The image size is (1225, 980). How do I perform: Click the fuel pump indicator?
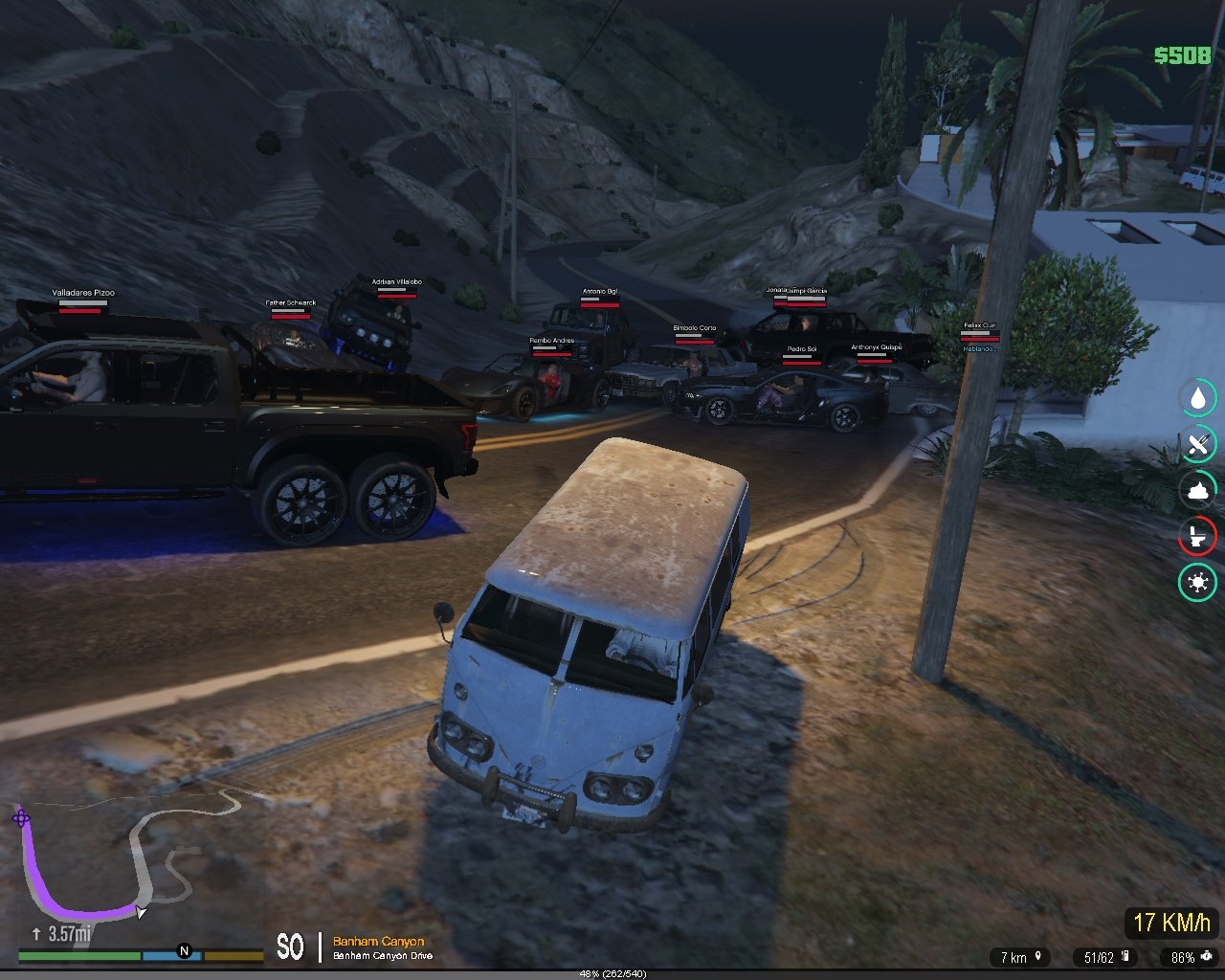click(x=1125, y=956)
